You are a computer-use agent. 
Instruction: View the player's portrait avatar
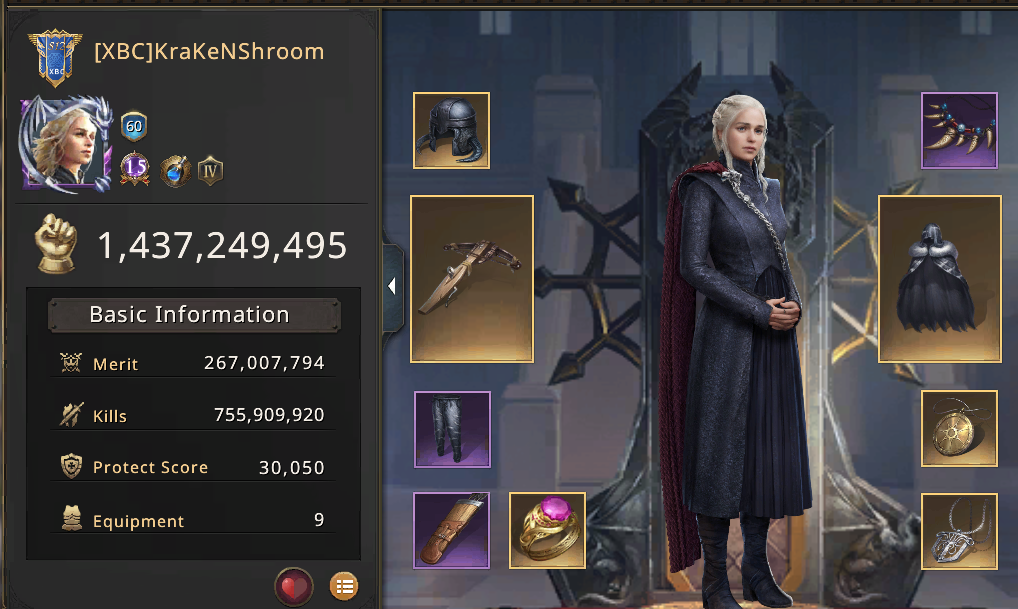point(66,144)
